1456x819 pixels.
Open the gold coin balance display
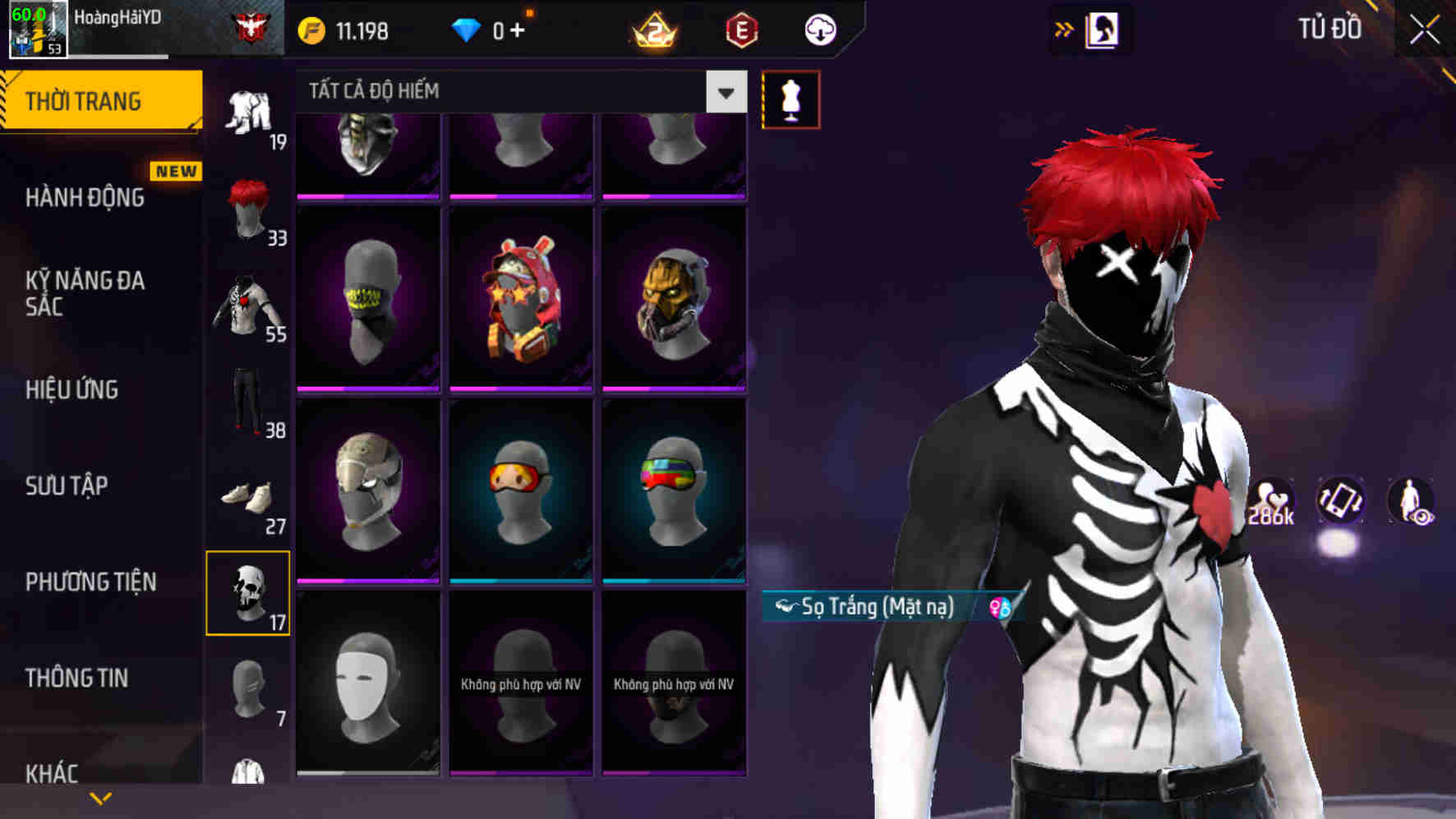coord(345,30)
